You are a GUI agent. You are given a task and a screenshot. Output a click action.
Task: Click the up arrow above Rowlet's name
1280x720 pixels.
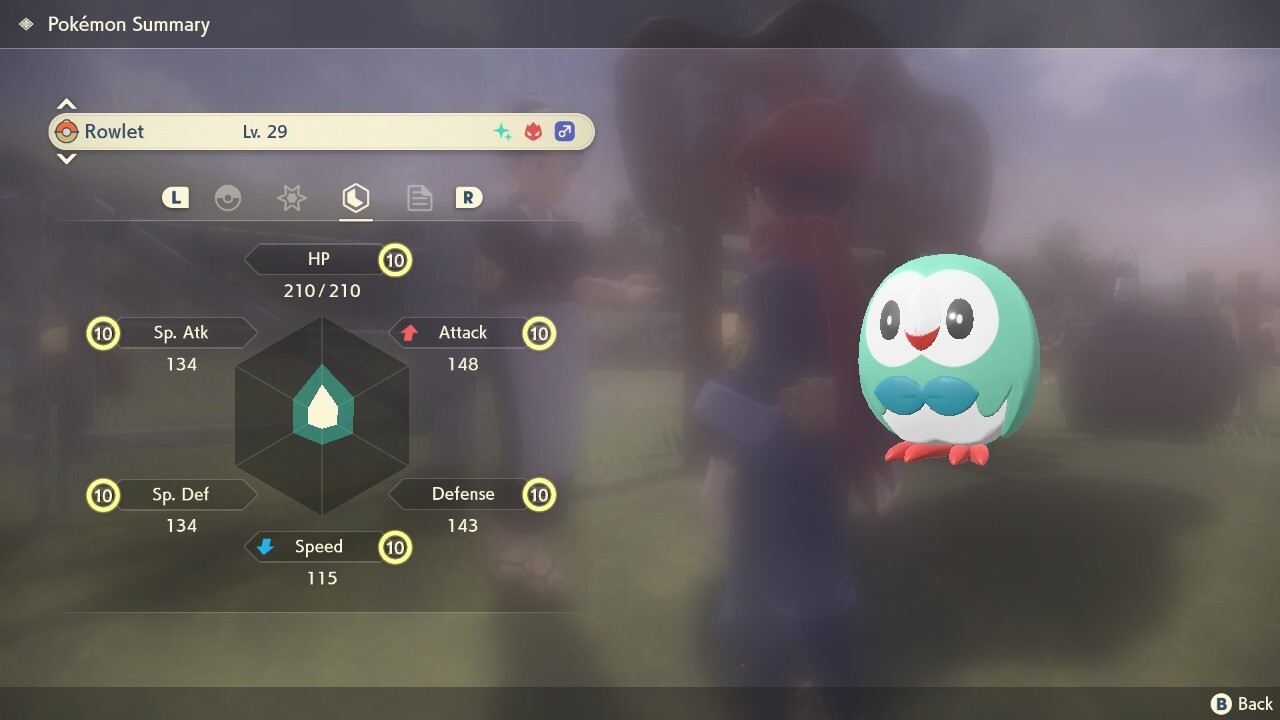click(x=66, y=103)
